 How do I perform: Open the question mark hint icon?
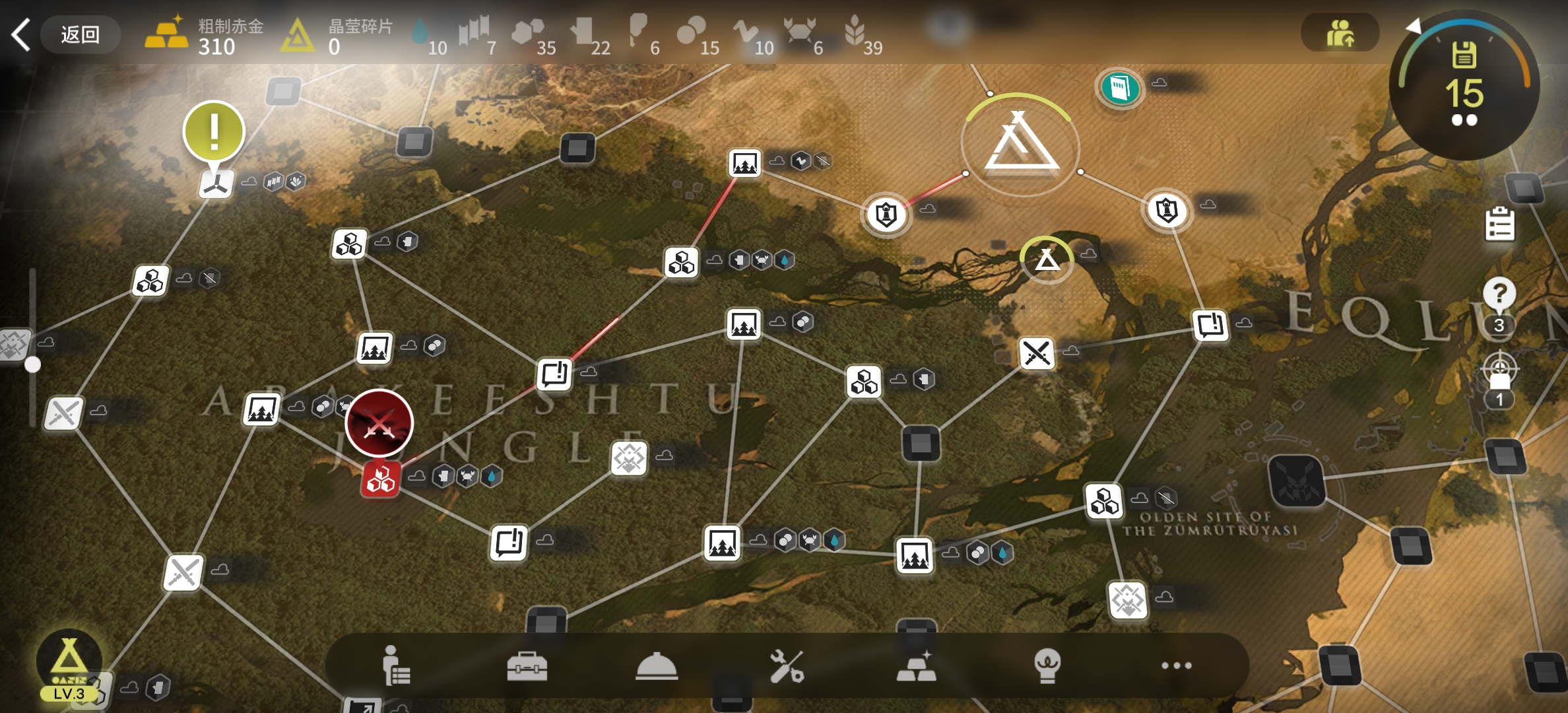pos(1499,294)
